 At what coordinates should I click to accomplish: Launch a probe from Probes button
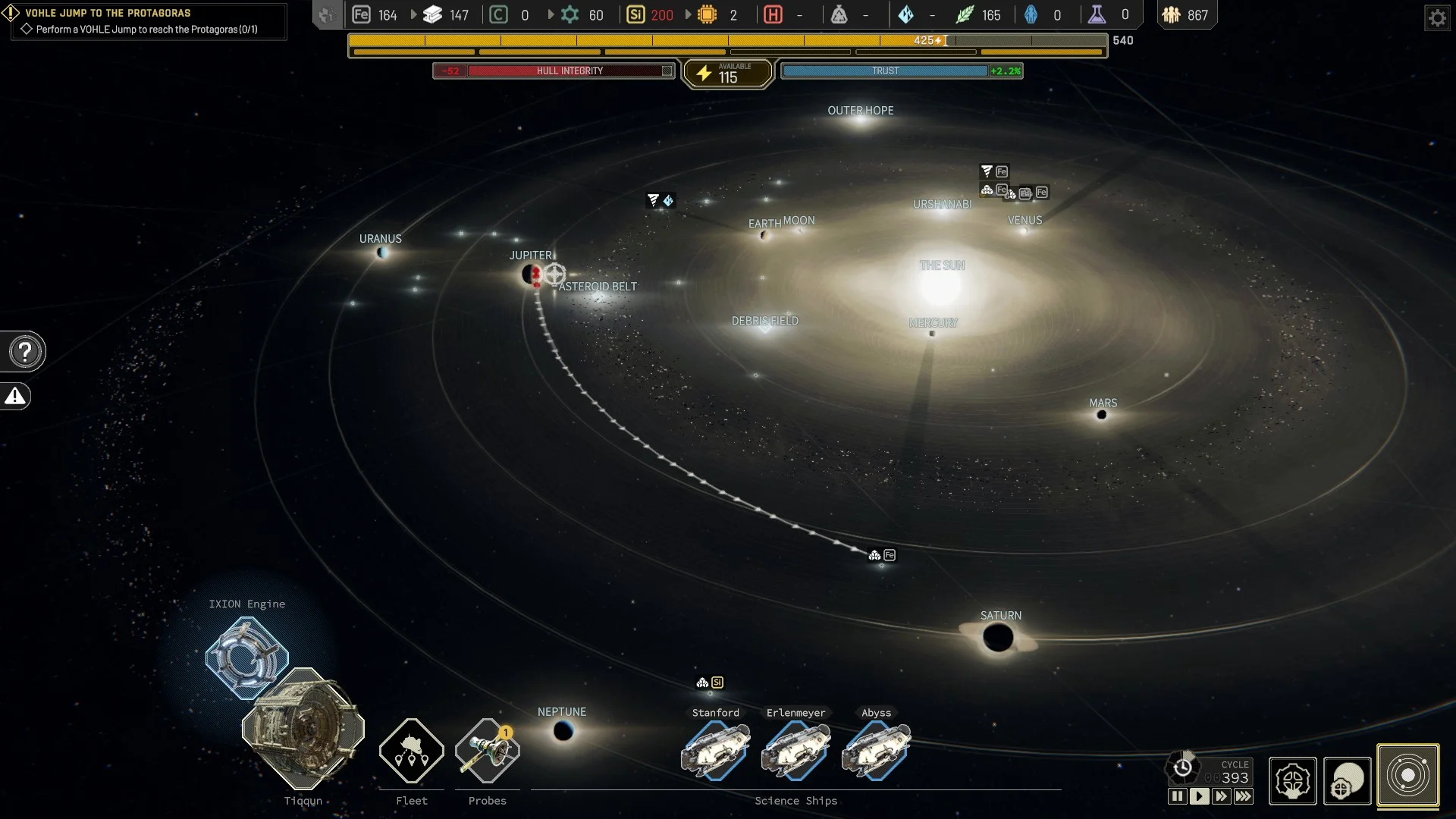[487, 751]
